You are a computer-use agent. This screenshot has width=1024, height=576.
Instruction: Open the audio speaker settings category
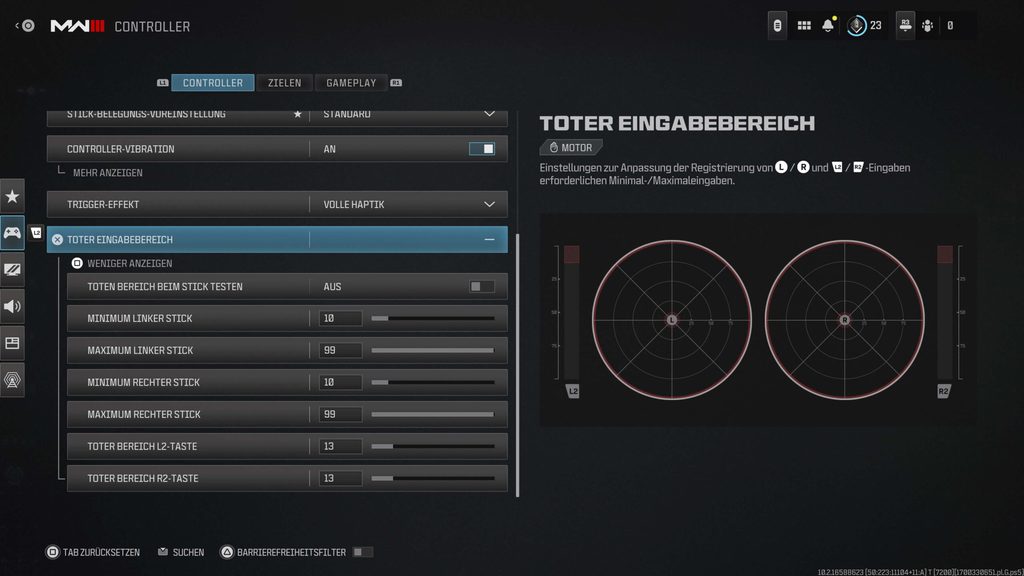(x=13, y=306)
